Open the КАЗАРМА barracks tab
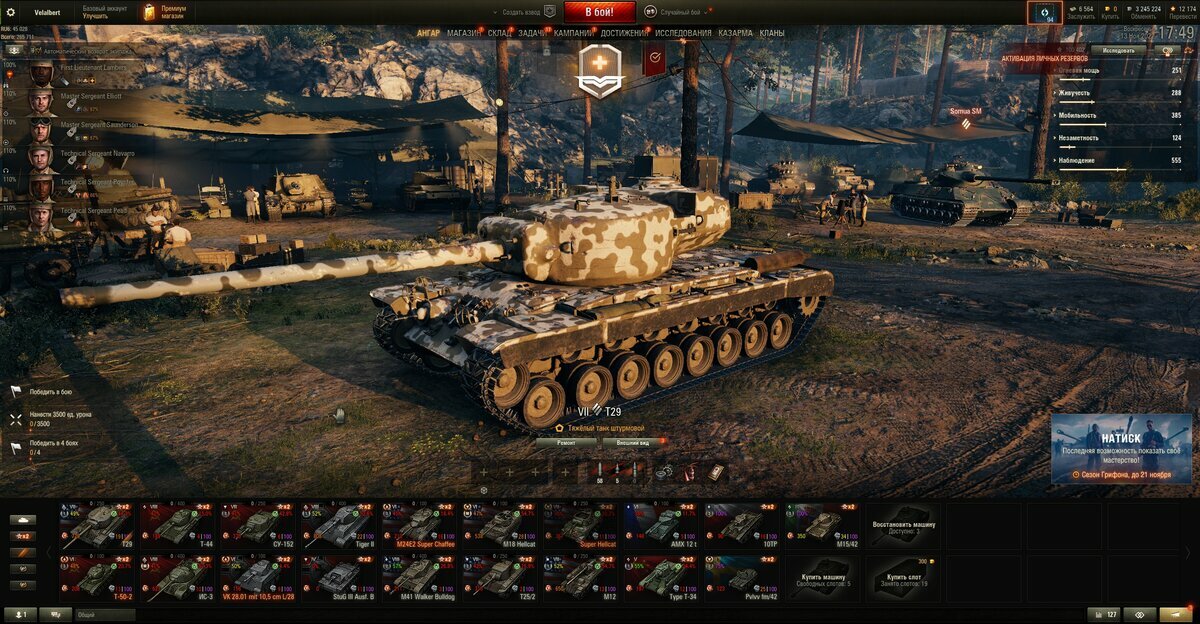The height and width of the screenshot is (624, 1200). tap(735, 33)
